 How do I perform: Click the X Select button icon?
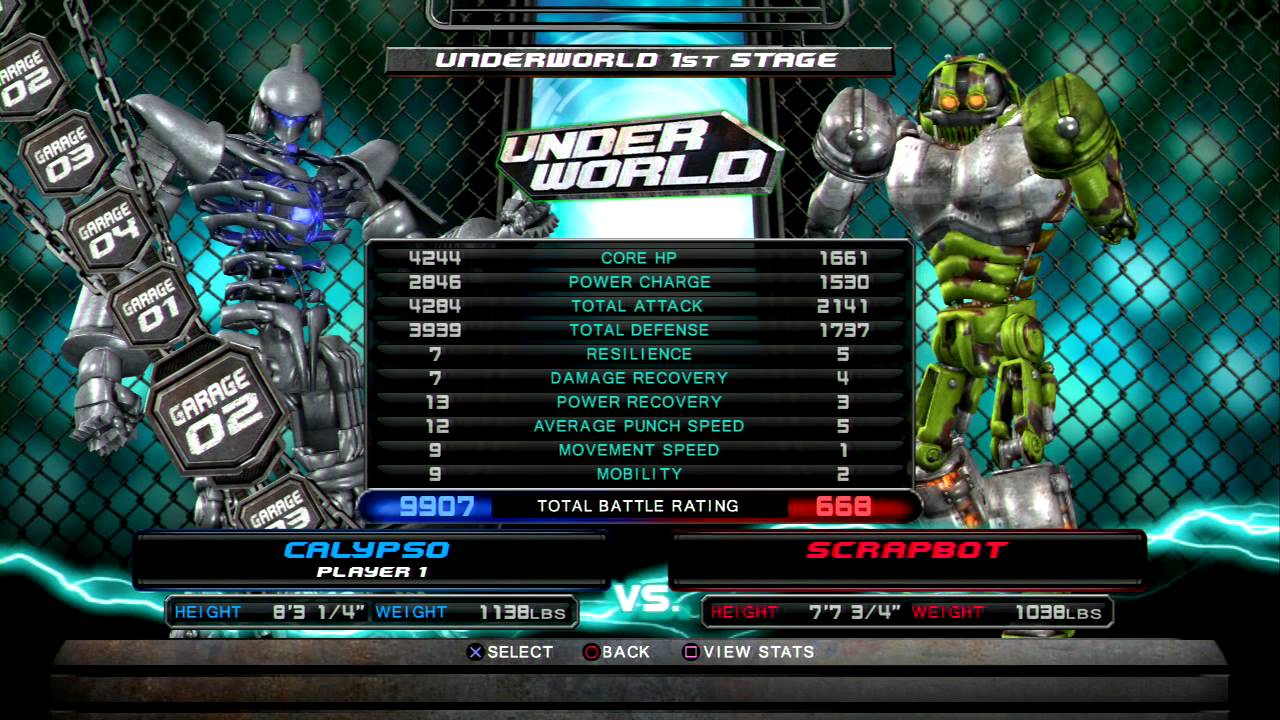(x=474, y=652)
